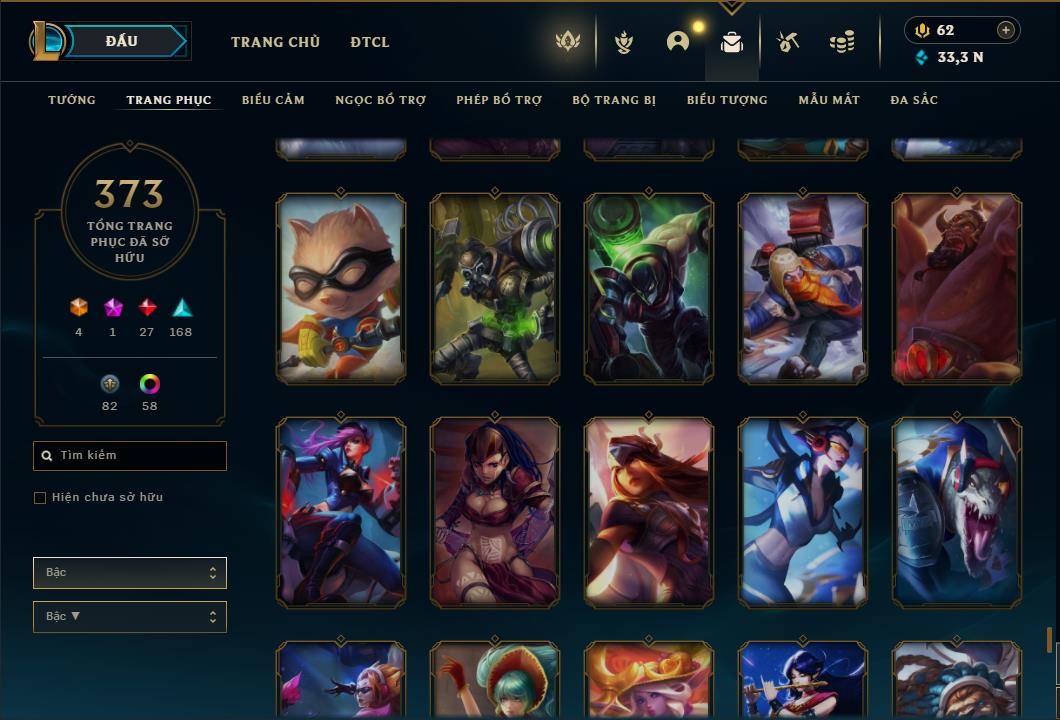
Task: Toggle the Hiện chưa sở hữu checkbox
Action: pyautogui.click(x=40, y=498)
